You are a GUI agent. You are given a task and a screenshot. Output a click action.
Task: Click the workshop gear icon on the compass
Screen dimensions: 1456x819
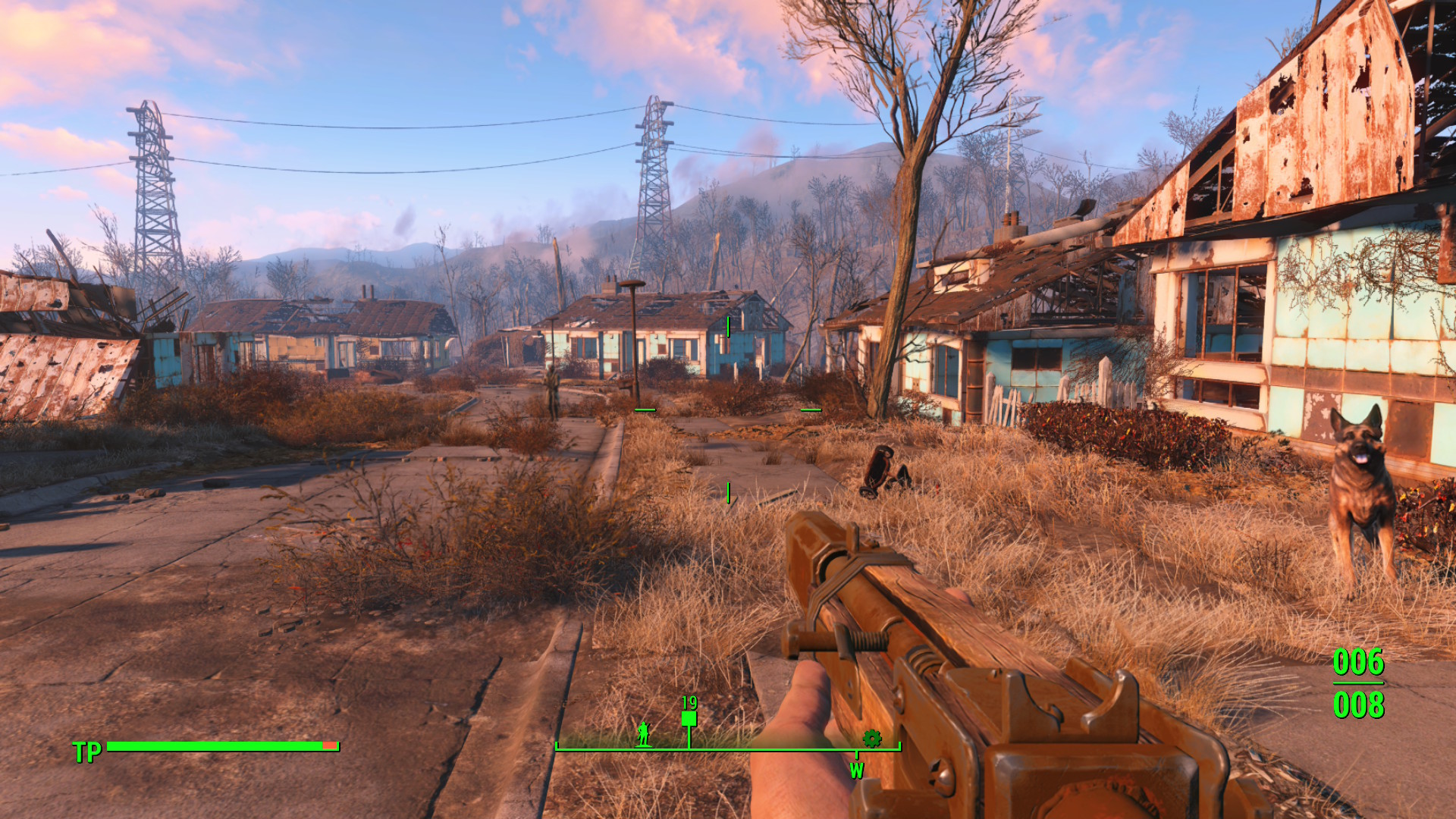pos(871,737)
